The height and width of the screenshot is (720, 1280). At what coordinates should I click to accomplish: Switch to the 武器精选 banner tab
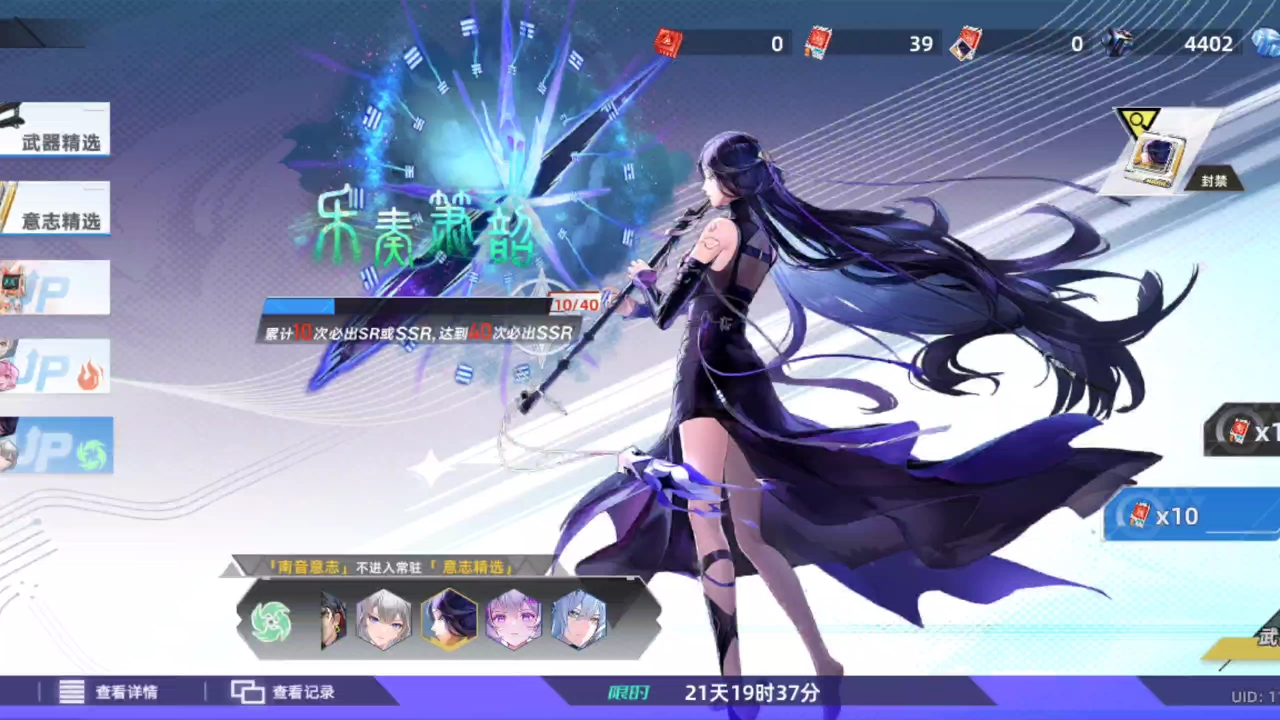click(56, 130)
